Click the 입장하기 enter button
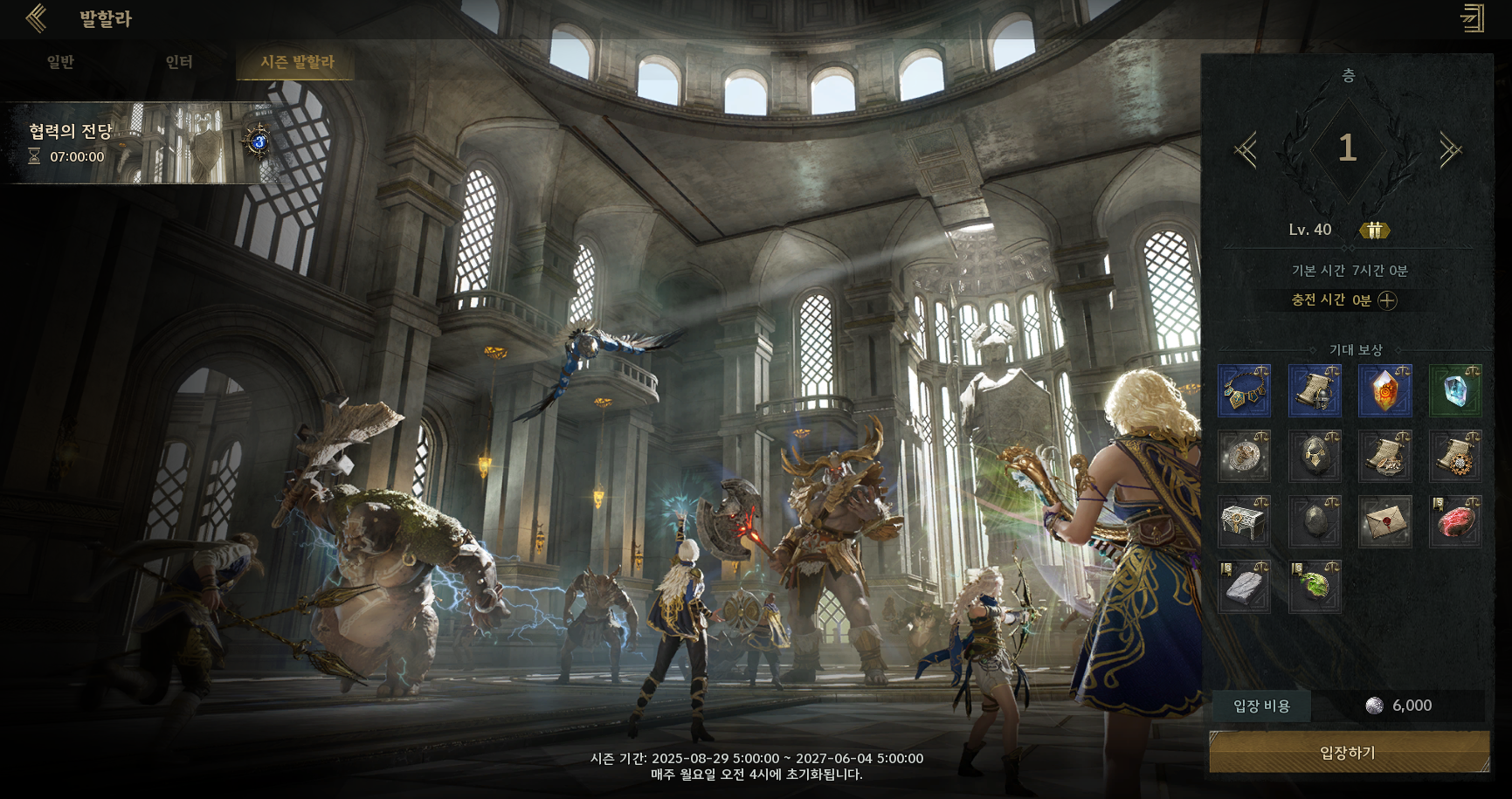1512x799 pixels. 1349,753
